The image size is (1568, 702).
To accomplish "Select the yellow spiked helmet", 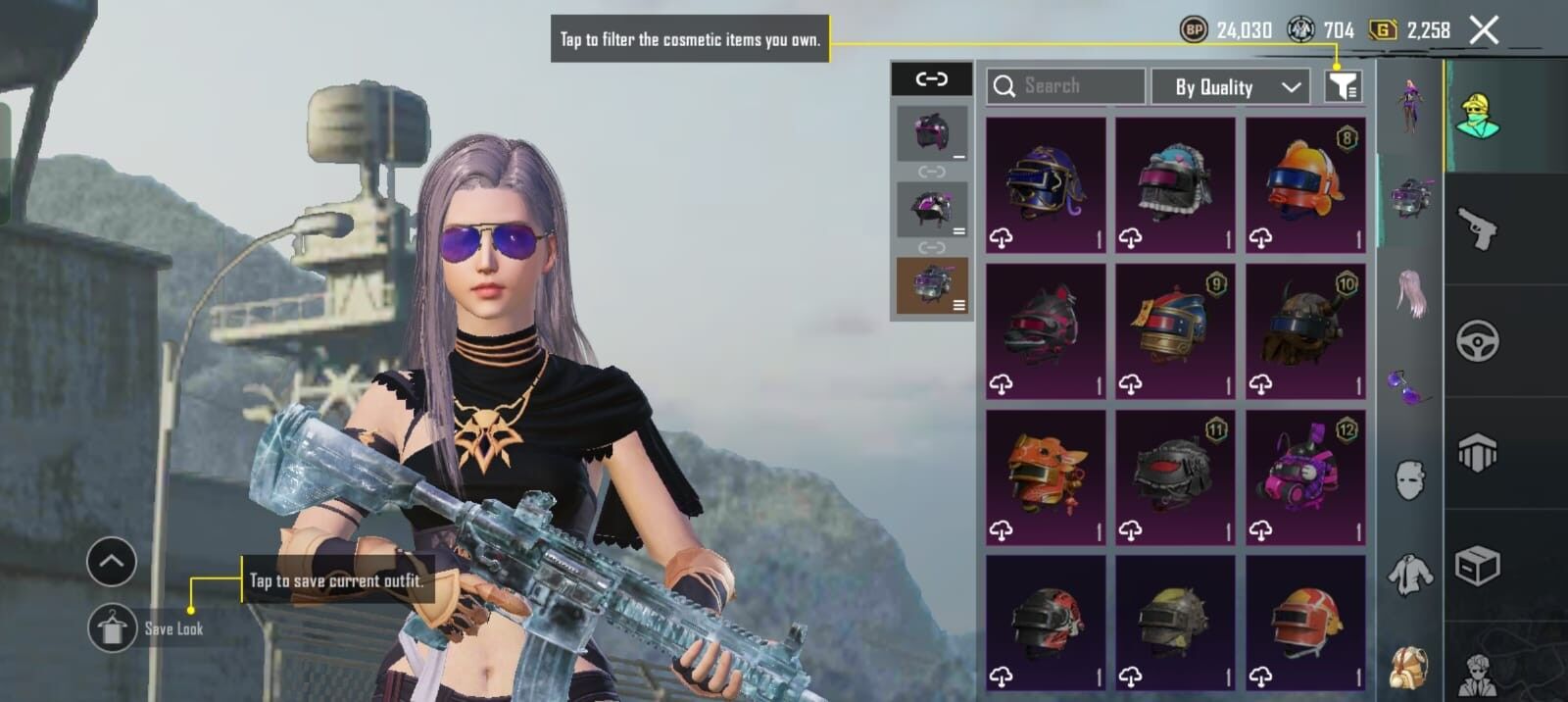I will pos(1175,624).
